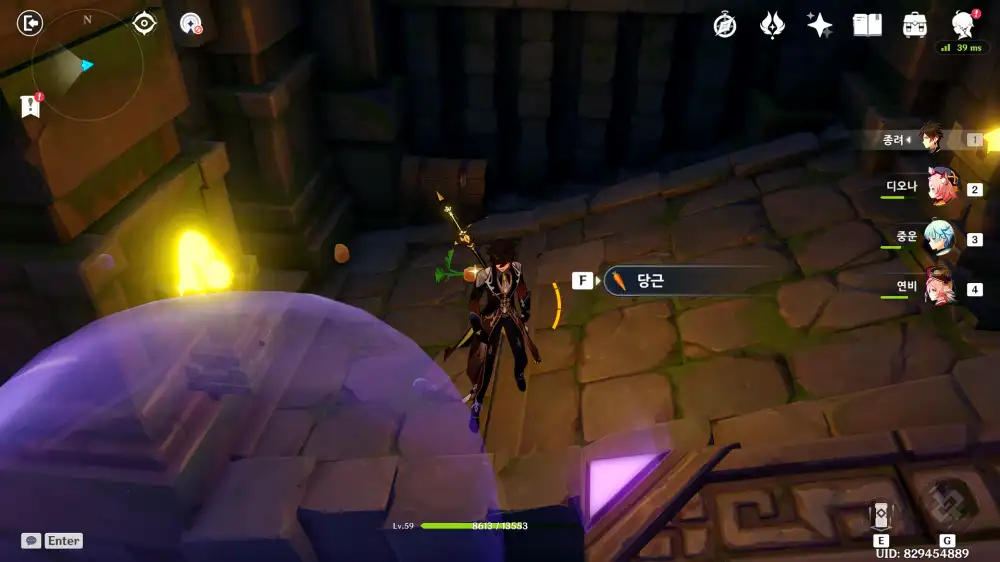Open the inventory backpack icon
This screenshot has width=1000, height=562.
pyautogui.click(x=914, y=25)
